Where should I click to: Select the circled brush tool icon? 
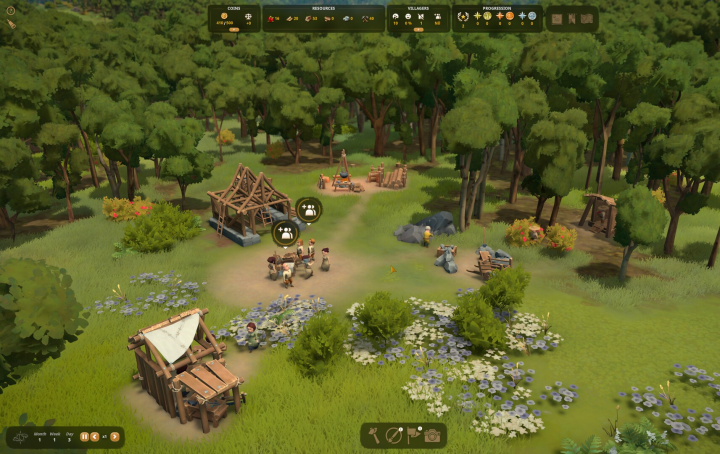[394, 435]
